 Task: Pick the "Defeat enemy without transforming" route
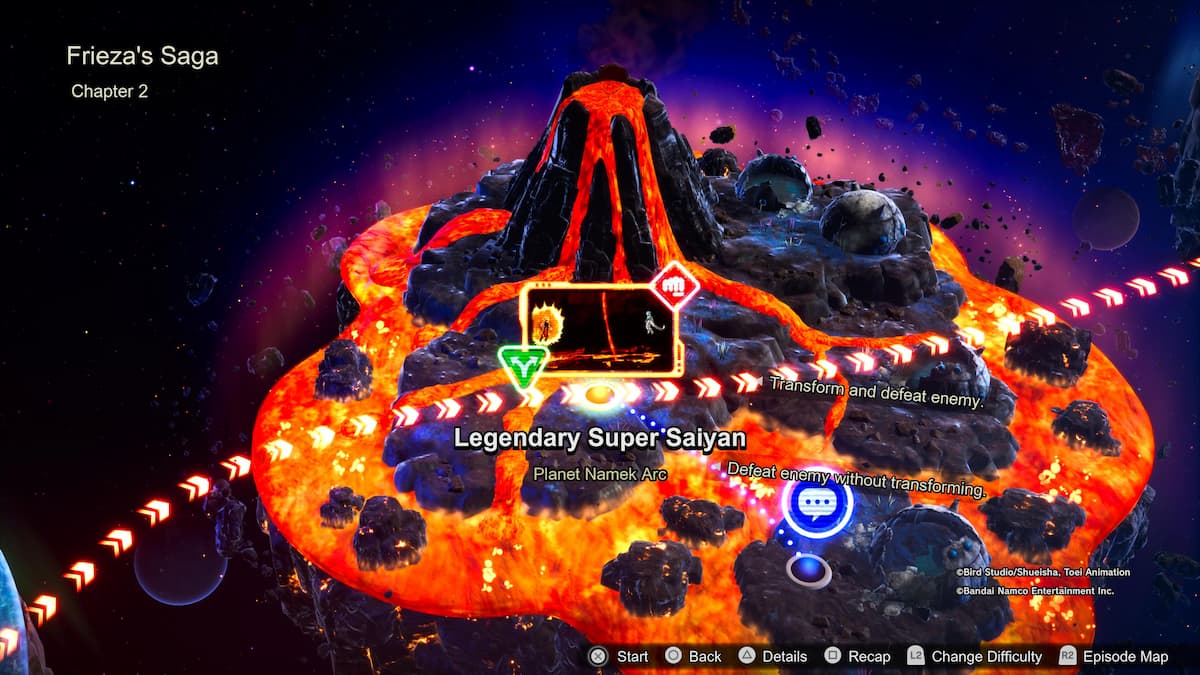pyautogui.click(x=856, y=479)
